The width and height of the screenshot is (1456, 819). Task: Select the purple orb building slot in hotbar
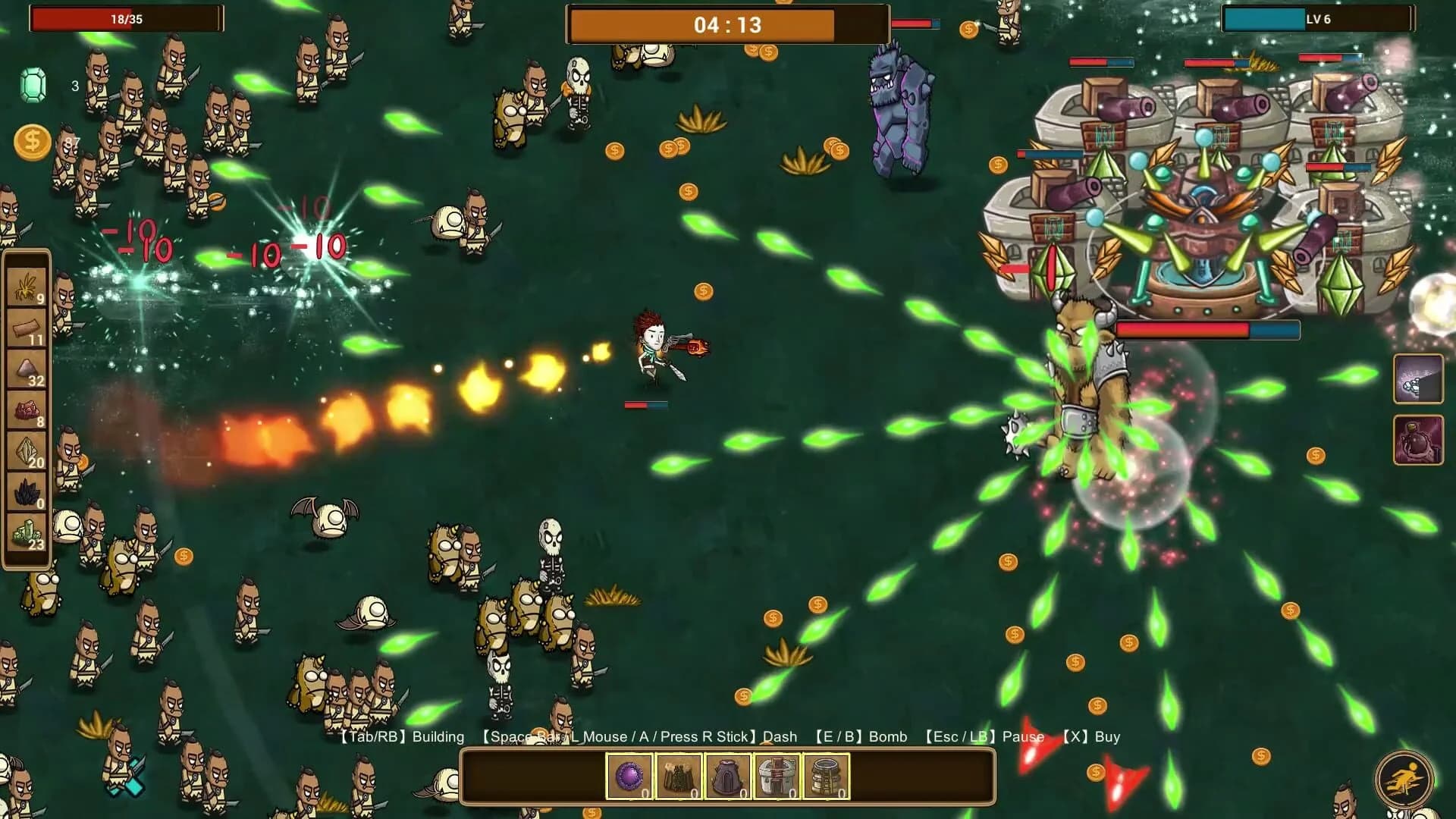point(629,773)
